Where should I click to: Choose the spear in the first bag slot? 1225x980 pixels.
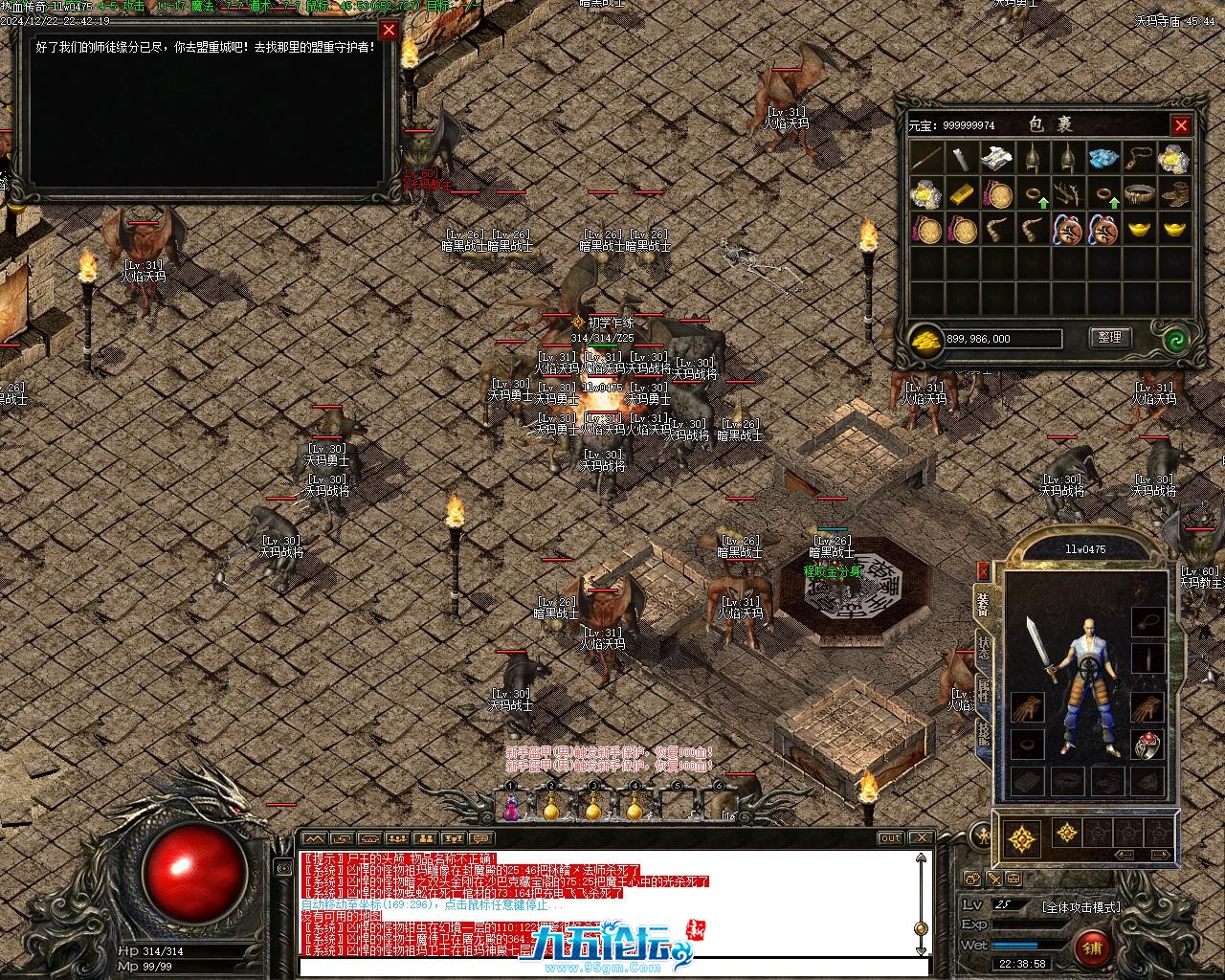point(926,158)
